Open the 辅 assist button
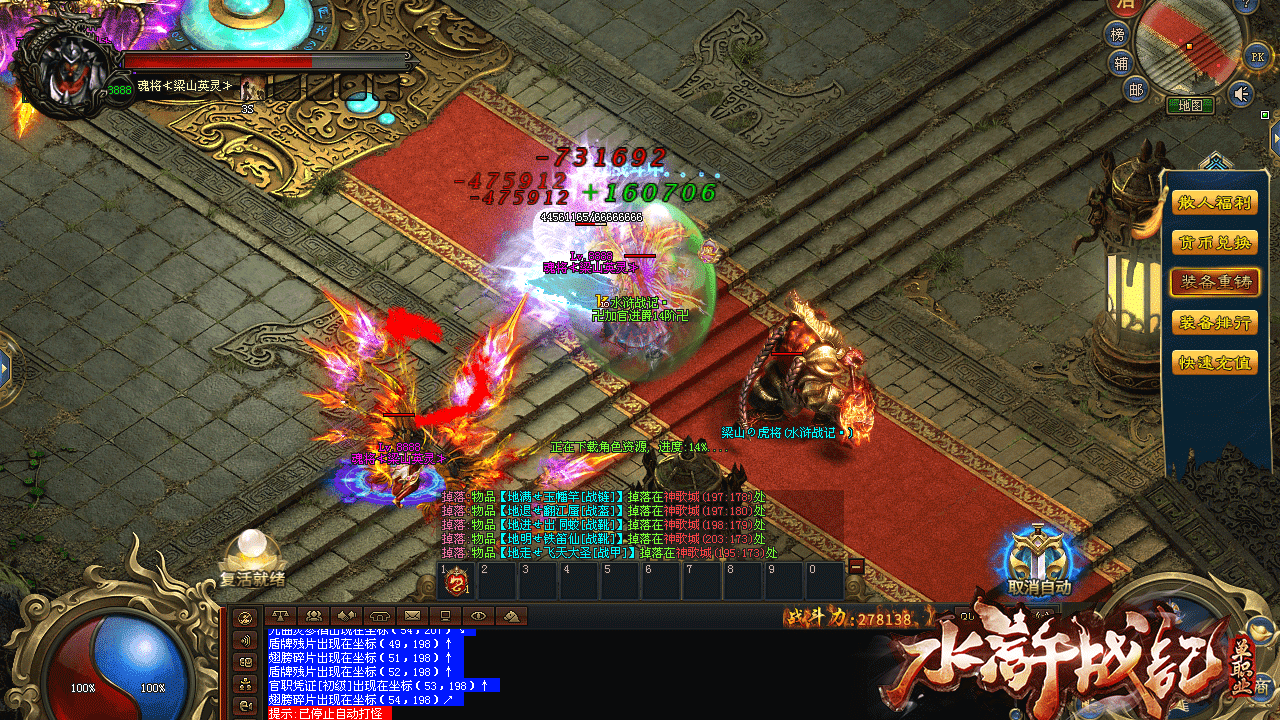The image size is (1280, 720). [x=1121, y=63]
